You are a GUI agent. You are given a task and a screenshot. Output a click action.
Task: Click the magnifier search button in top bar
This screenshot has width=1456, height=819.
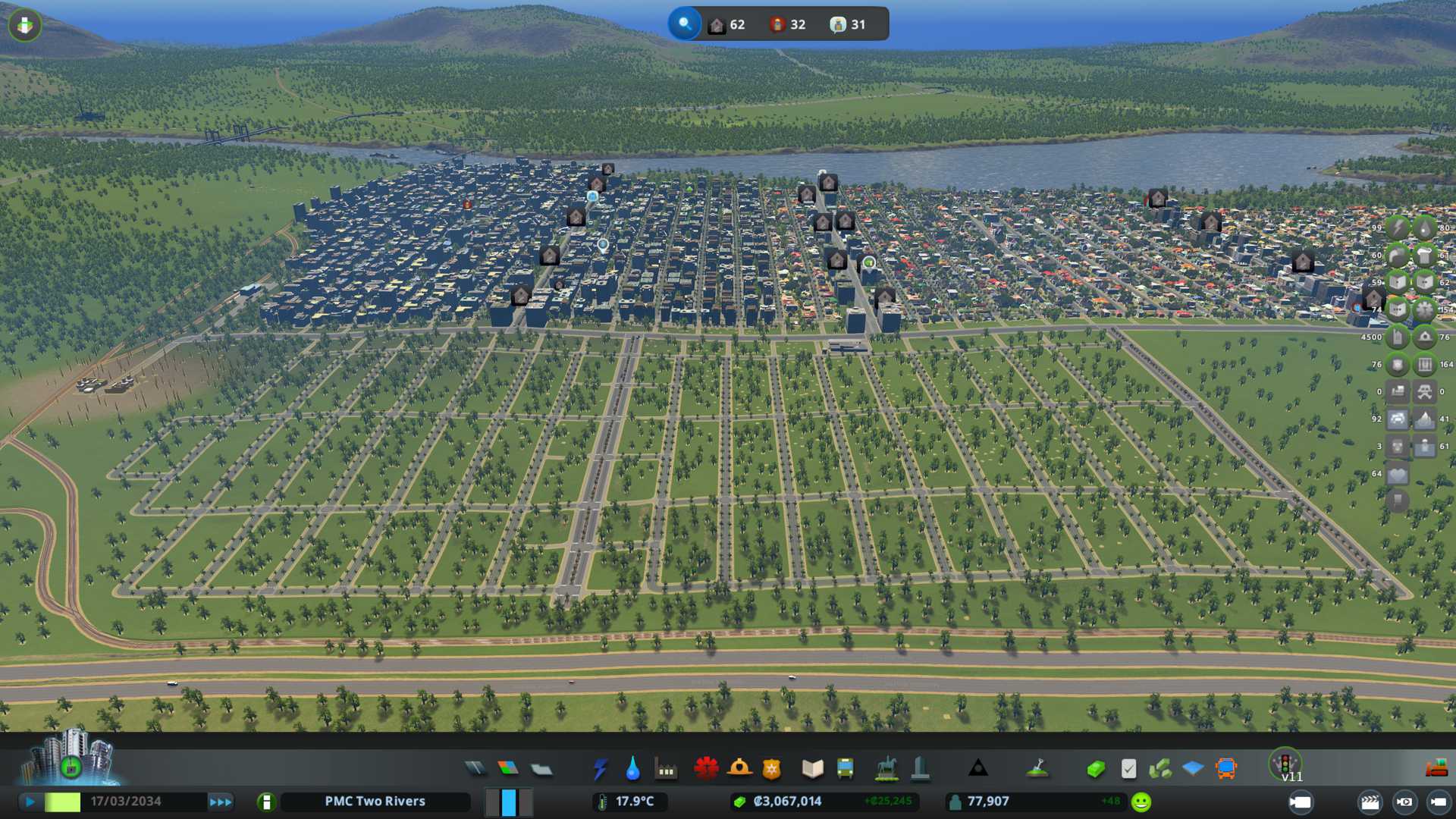tap(684, 24)
